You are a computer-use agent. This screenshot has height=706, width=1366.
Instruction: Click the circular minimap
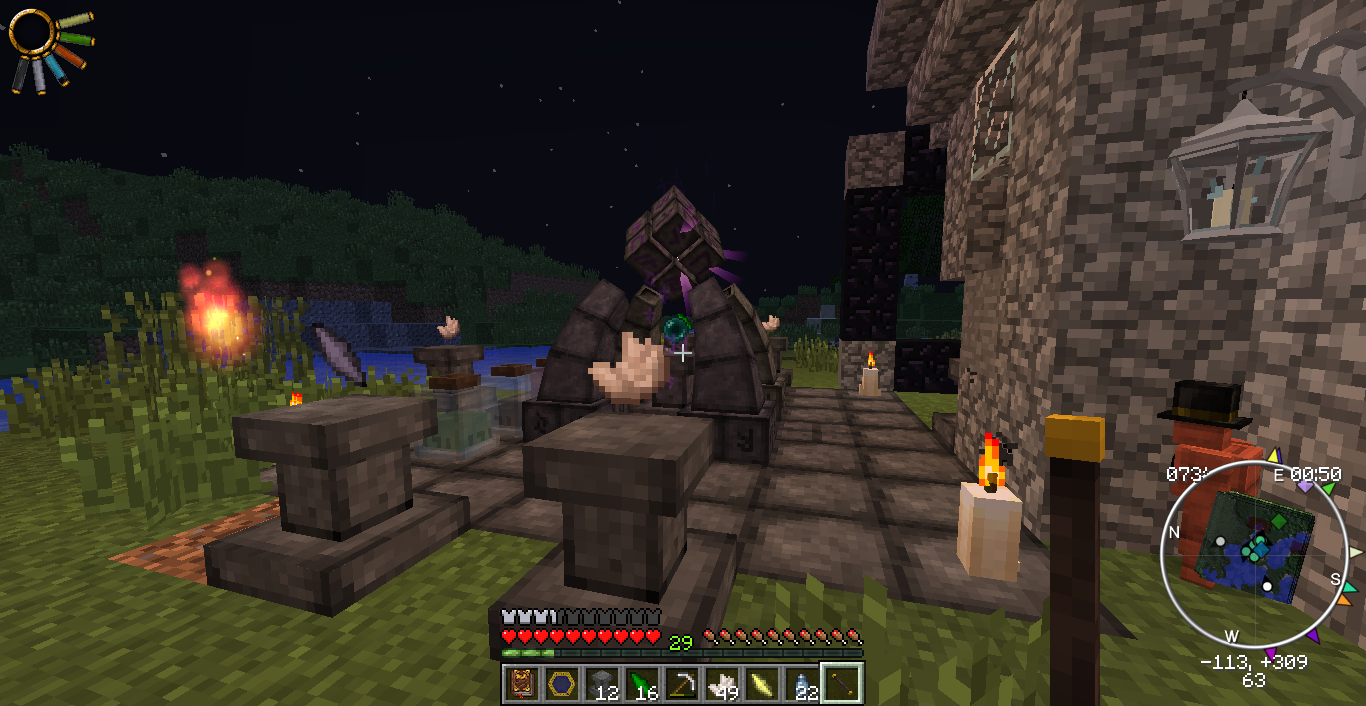(x=1253, y=552)
